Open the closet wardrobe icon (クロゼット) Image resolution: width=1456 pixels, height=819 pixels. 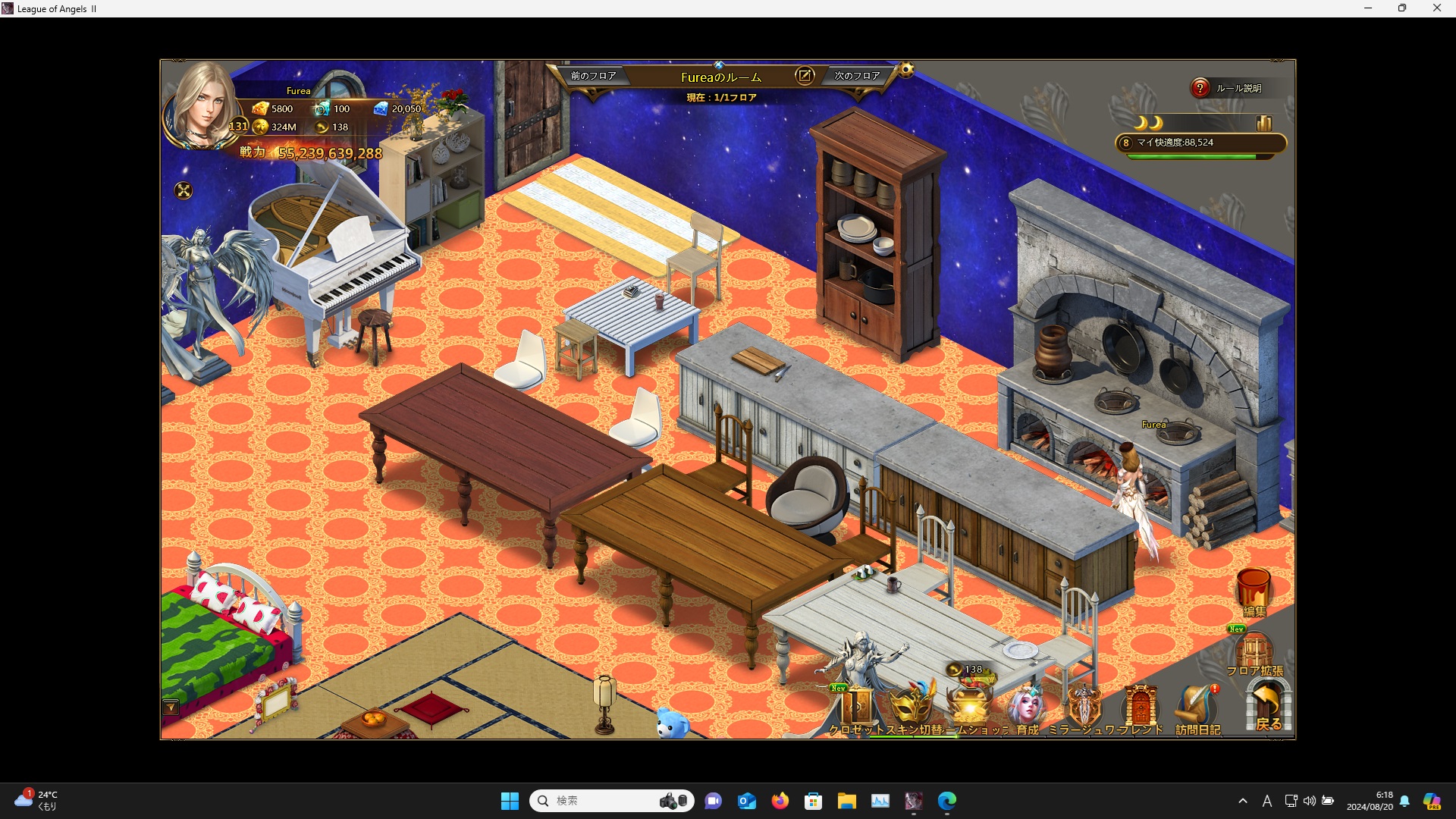tap(858, 708)
